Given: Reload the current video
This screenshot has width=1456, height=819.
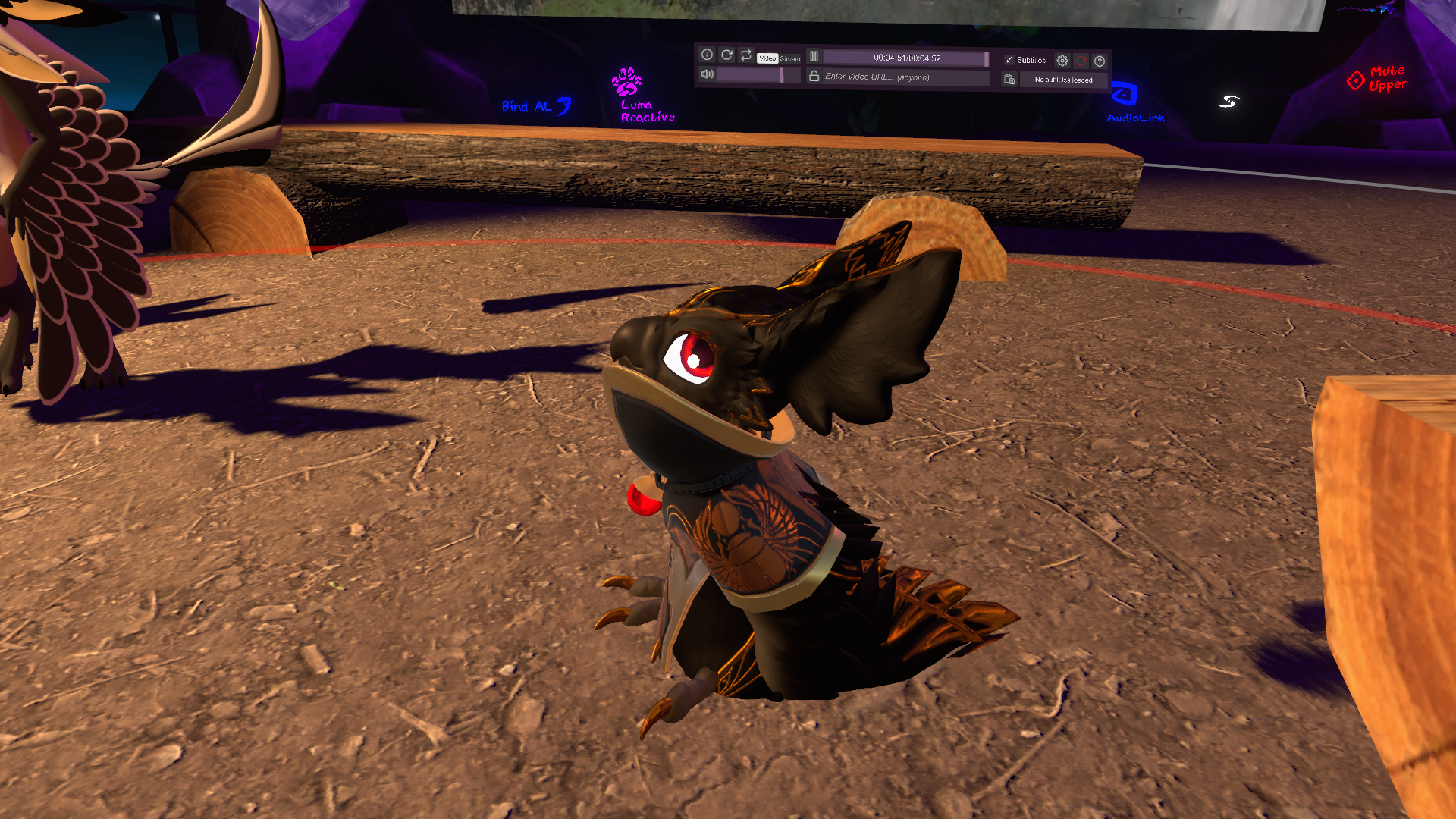Looking at the screenshot, I should tap(726, 55).
